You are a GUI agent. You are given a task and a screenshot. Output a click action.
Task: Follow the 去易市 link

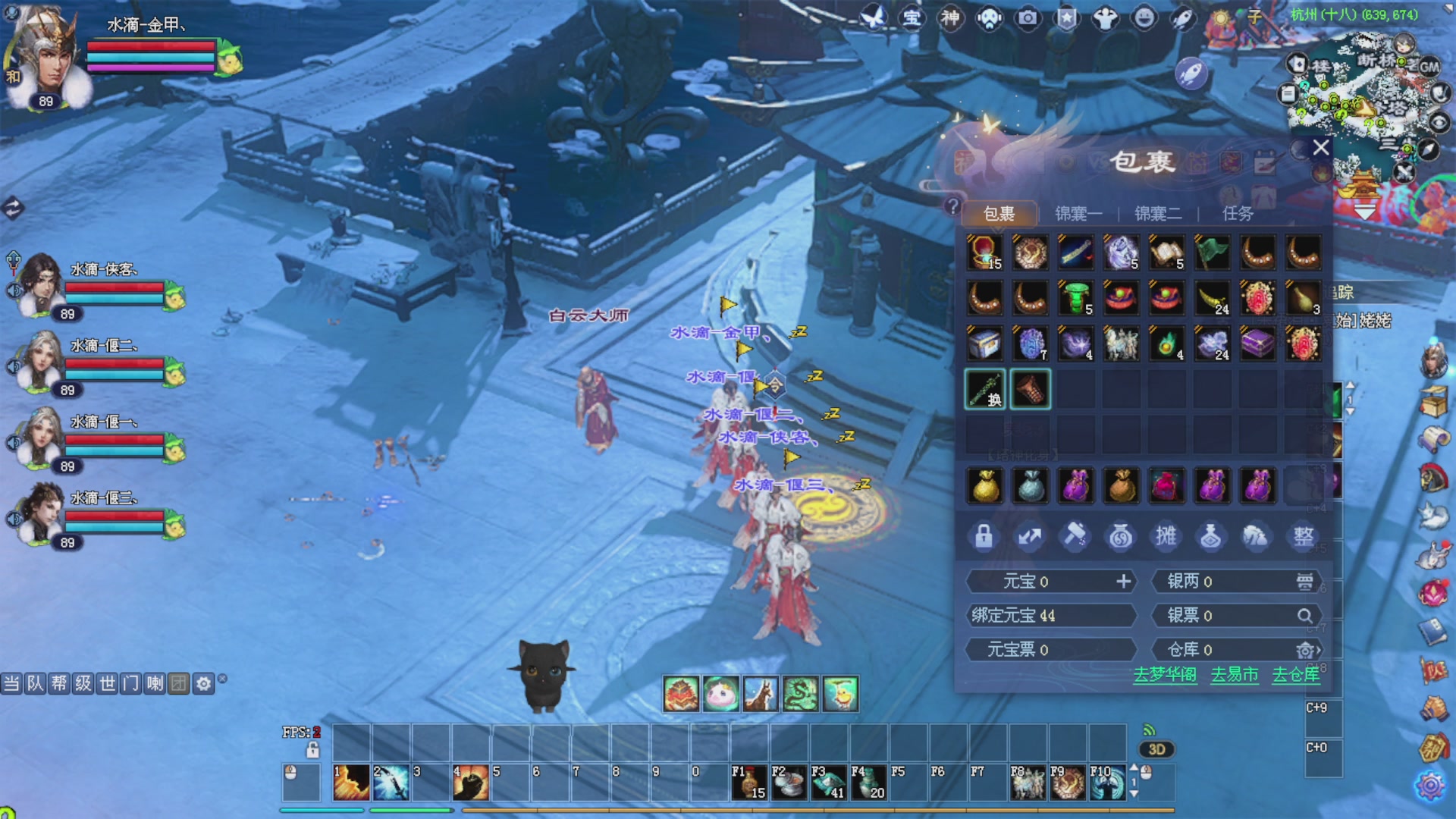(1234, 674)
